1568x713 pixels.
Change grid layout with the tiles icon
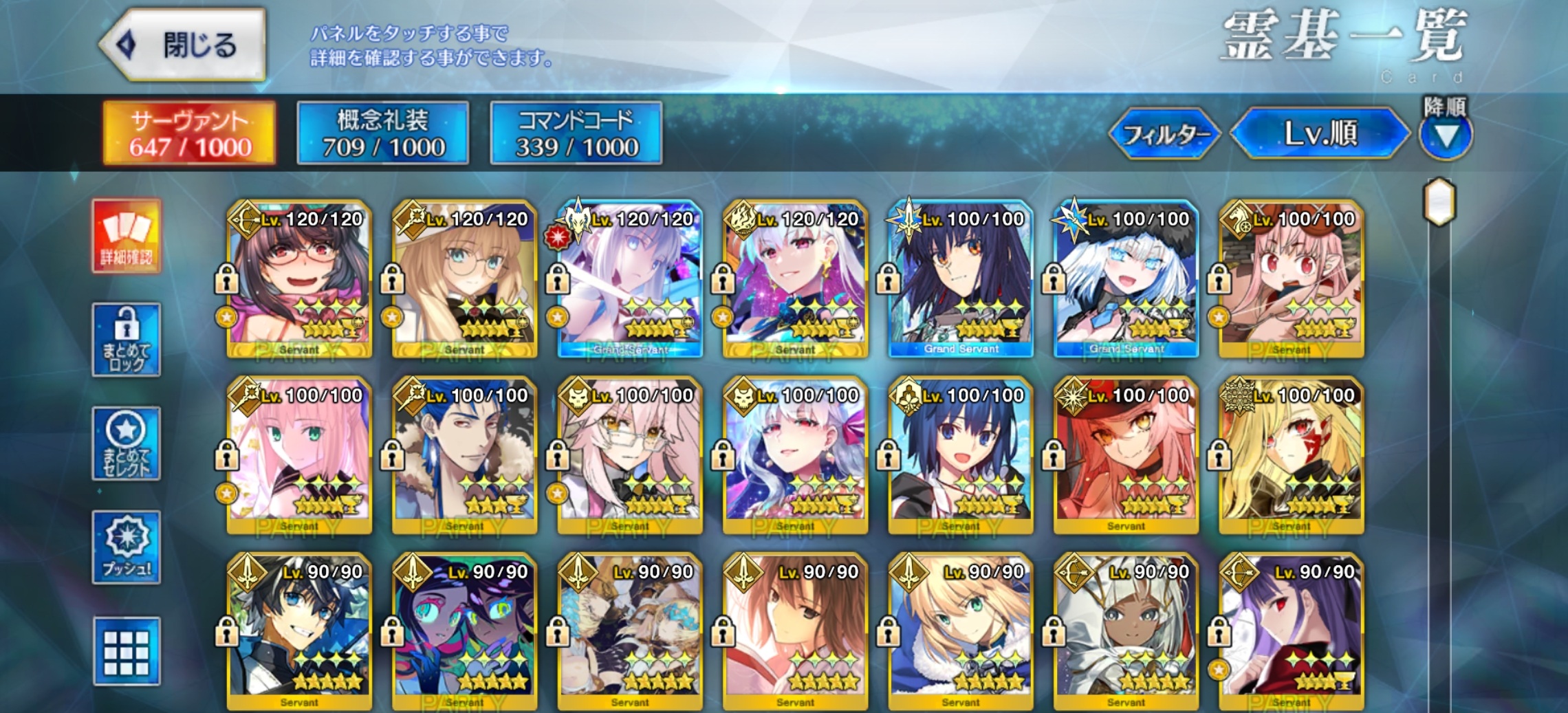click(x=127, y=651)
